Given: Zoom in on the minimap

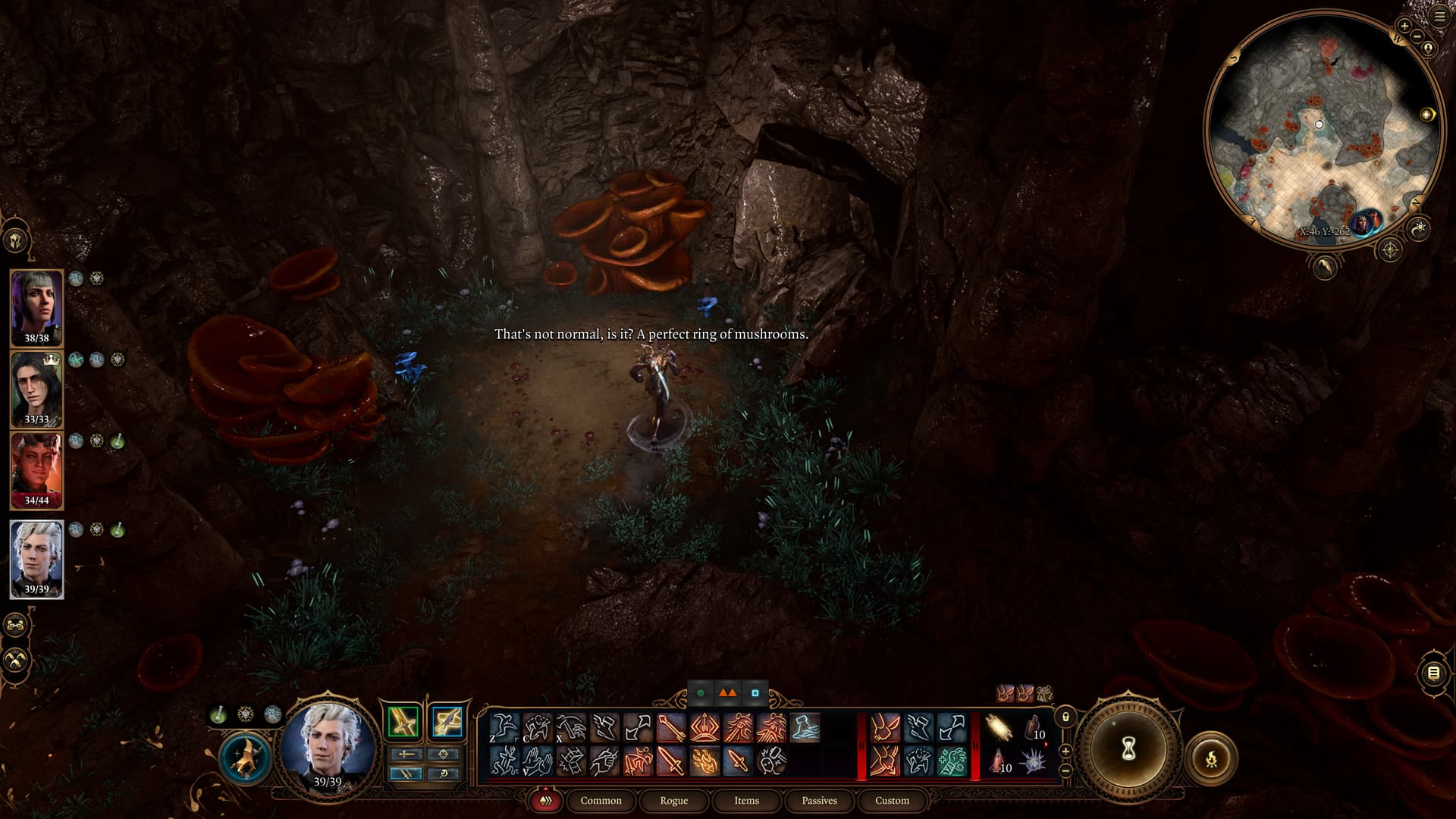Looking at the screenshot, I should 1404,26.
